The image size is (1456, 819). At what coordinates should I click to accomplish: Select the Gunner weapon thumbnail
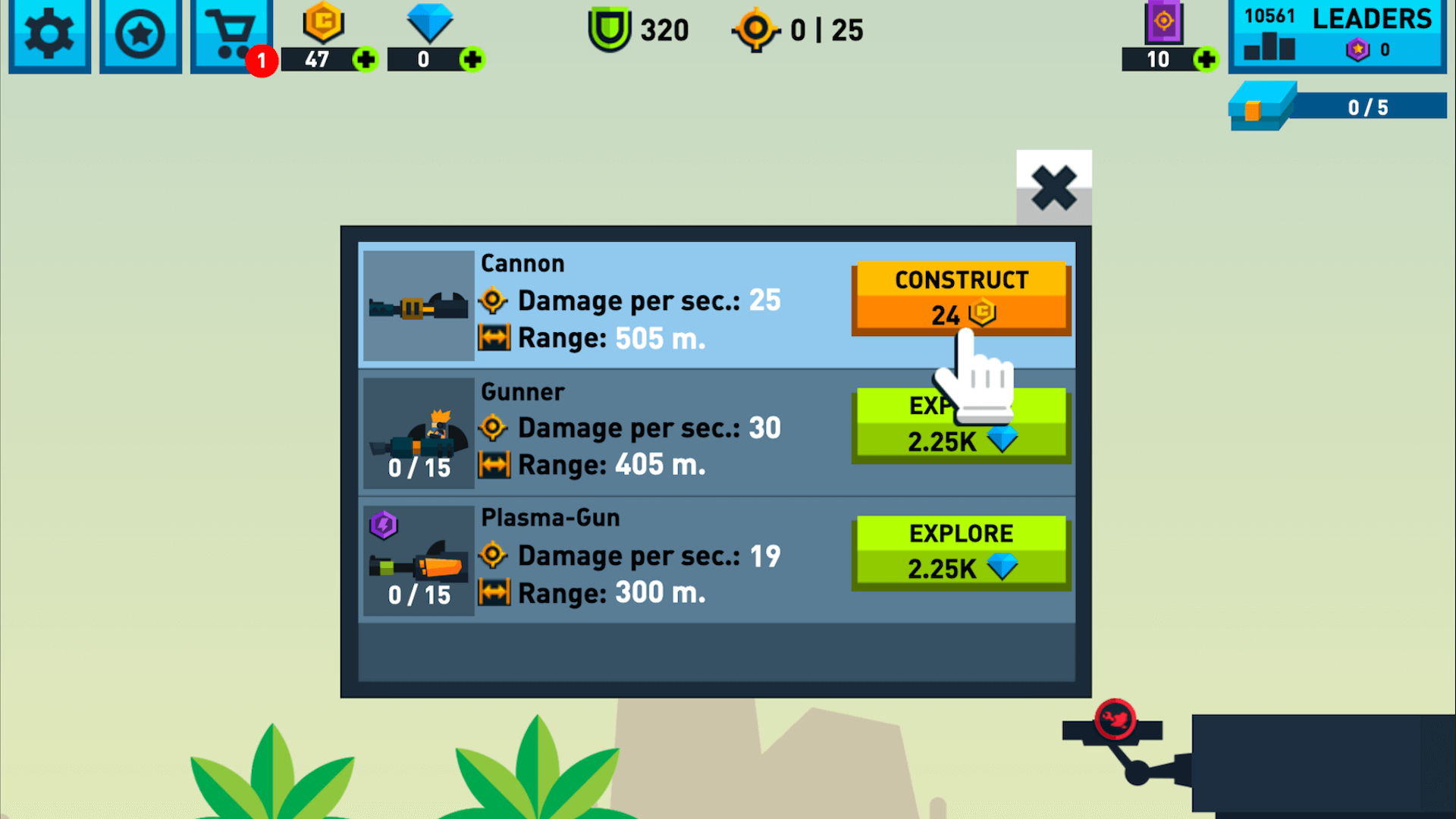[418, 432]
